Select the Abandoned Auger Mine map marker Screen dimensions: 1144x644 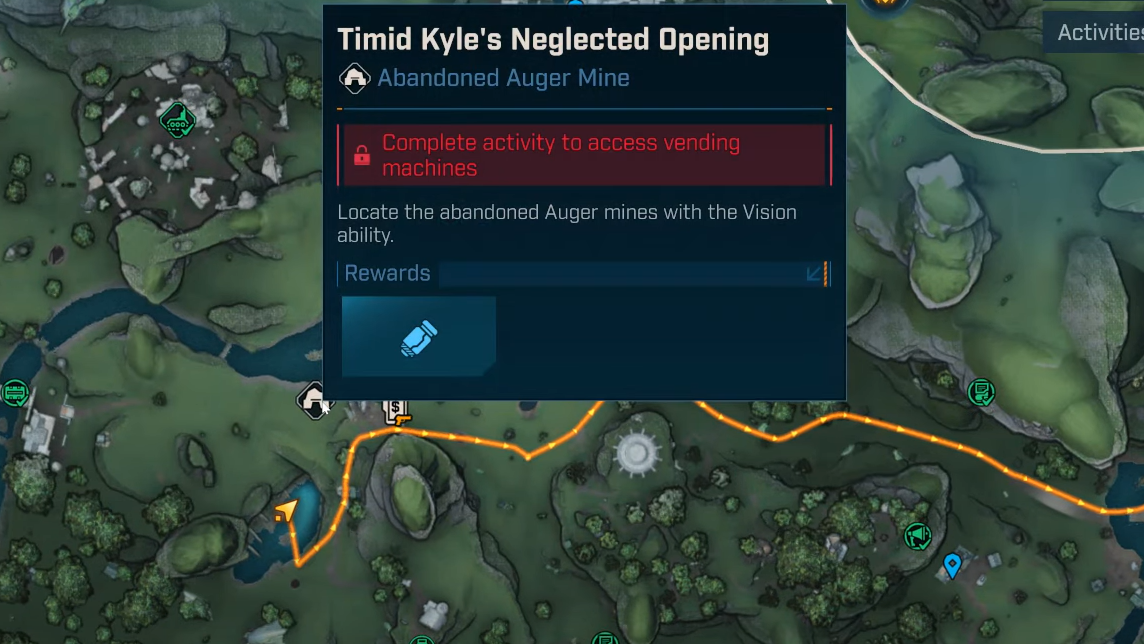coord(314,400)
